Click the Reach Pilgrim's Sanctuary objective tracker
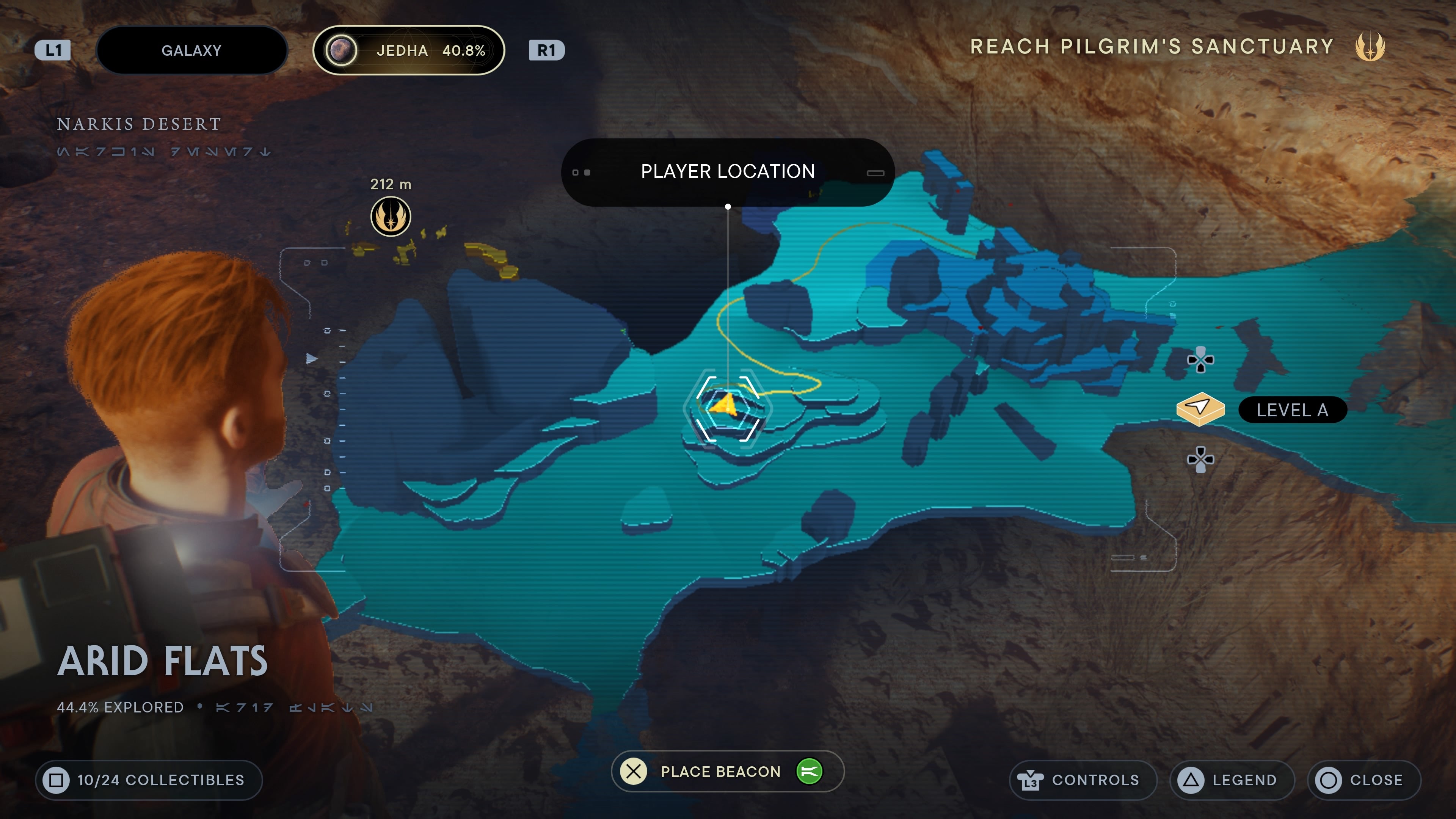Screen dimensions: 1456x819 coord(1176,46)
